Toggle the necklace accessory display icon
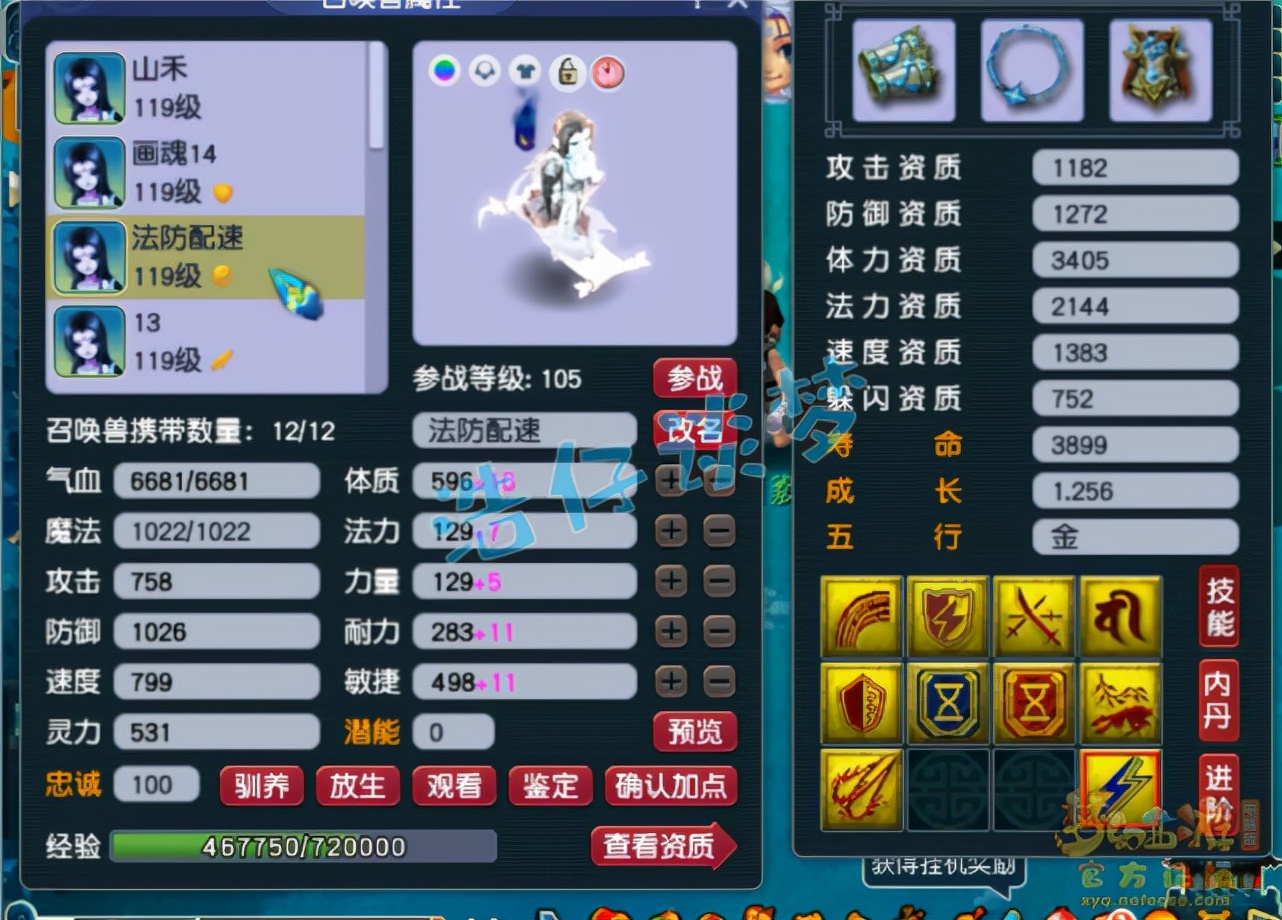 (x=485, y=72)
